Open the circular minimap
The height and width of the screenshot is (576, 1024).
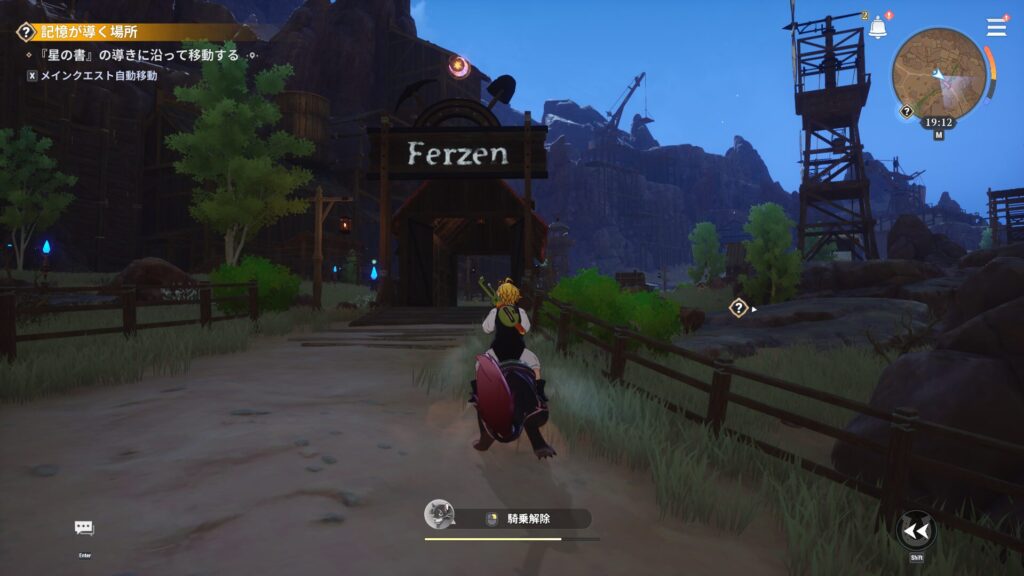pos(939,73)
